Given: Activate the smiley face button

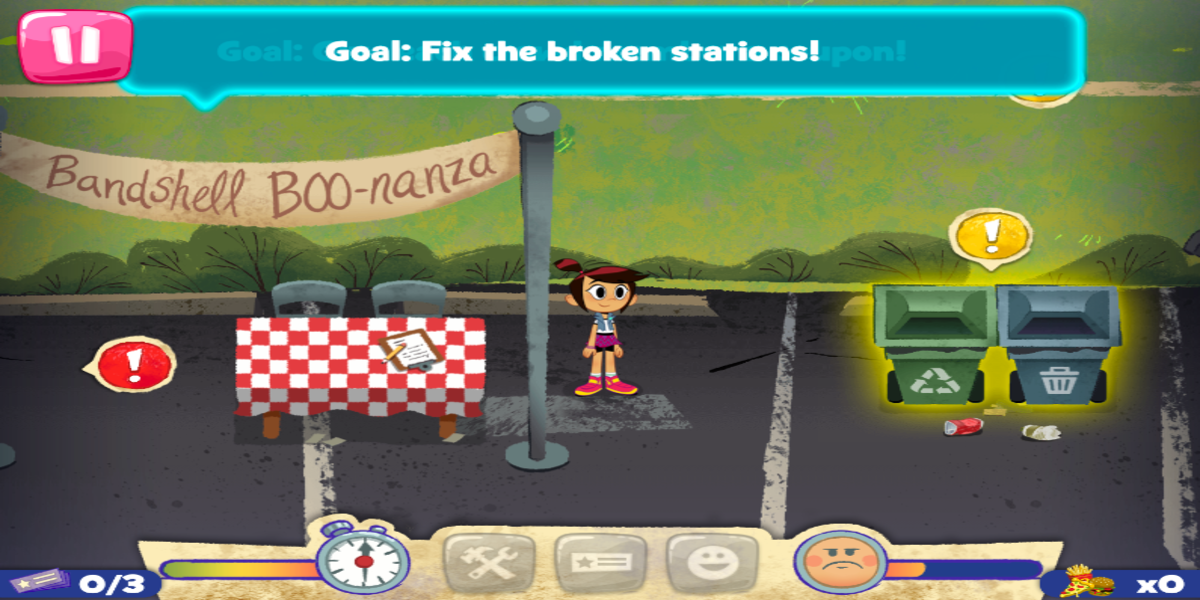Looking at the screenshot, I should 705,562.
